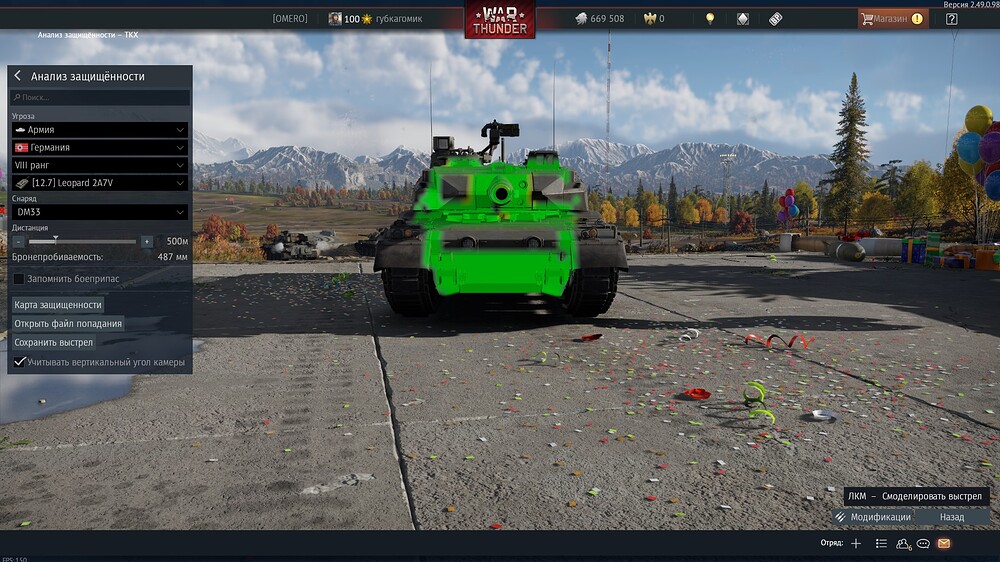Screen dimensions: 1000x562
Task: Expand the Германия nation dropdown
Action: tap(100, 148)
